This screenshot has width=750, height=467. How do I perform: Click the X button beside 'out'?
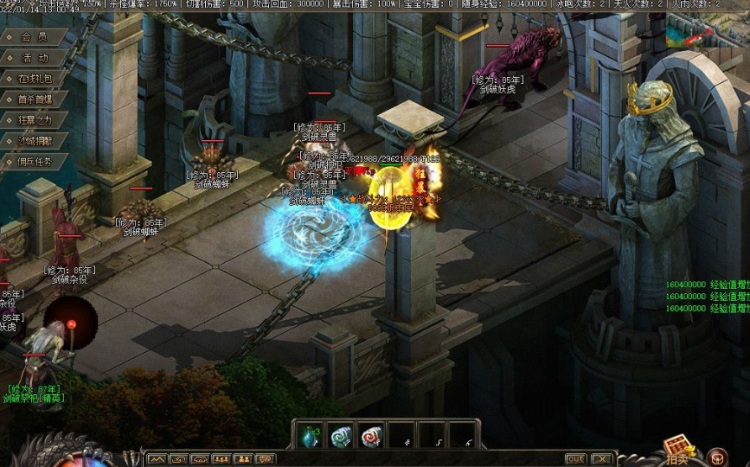(599, 459)
